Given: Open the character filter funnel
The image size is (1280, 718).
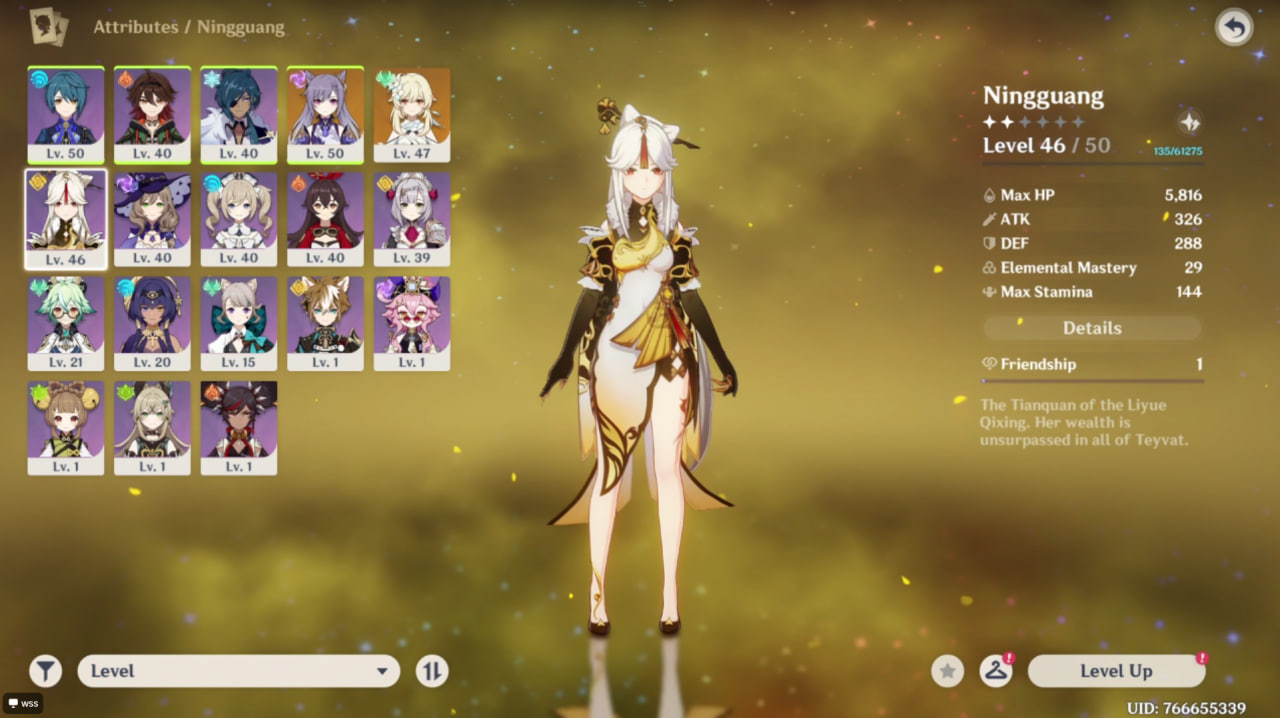Looking at the screenshot, I should coord(45,671).
